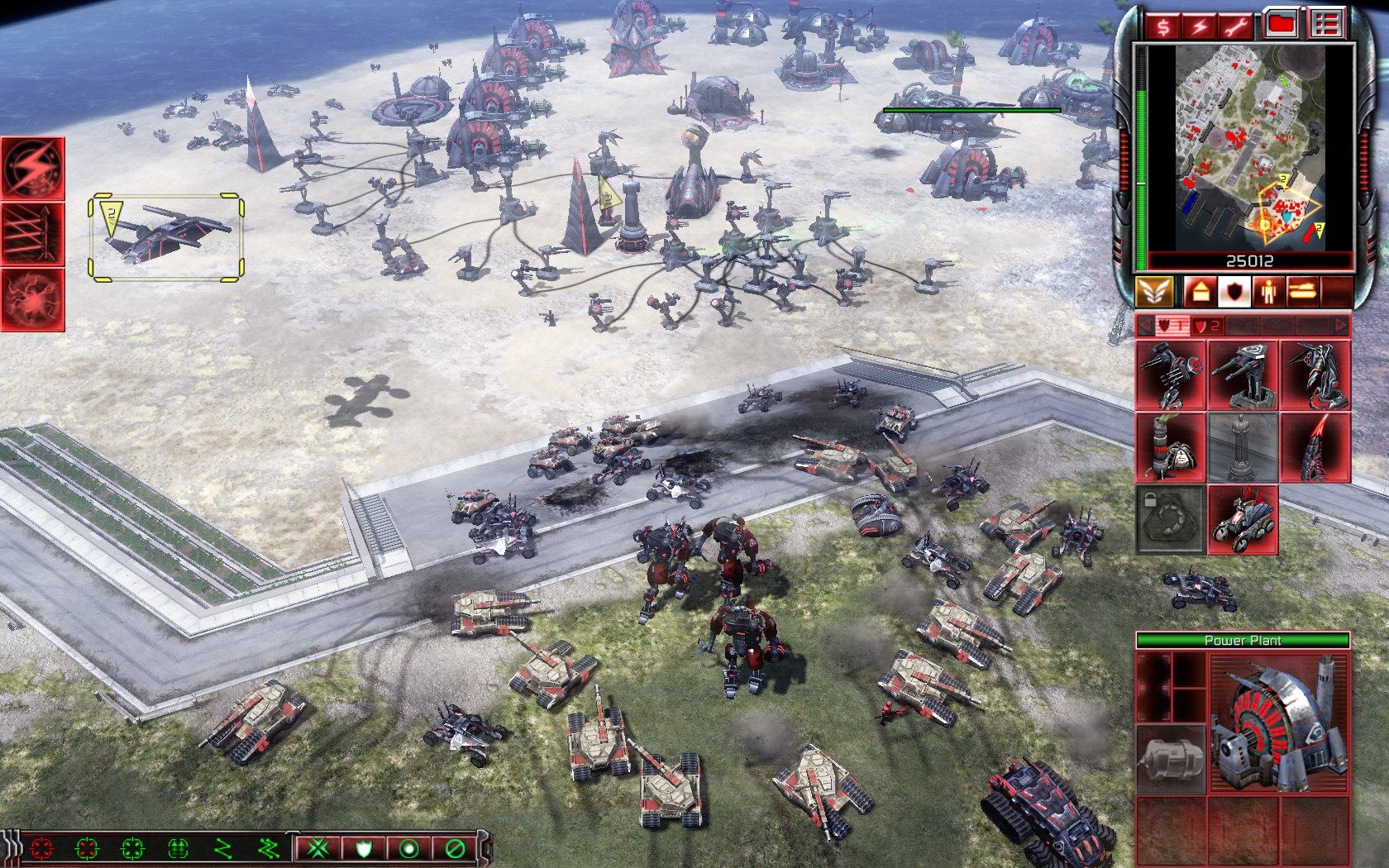
Task: Build the twin-barrel flak cannon turret
Action: [1243, 376]
